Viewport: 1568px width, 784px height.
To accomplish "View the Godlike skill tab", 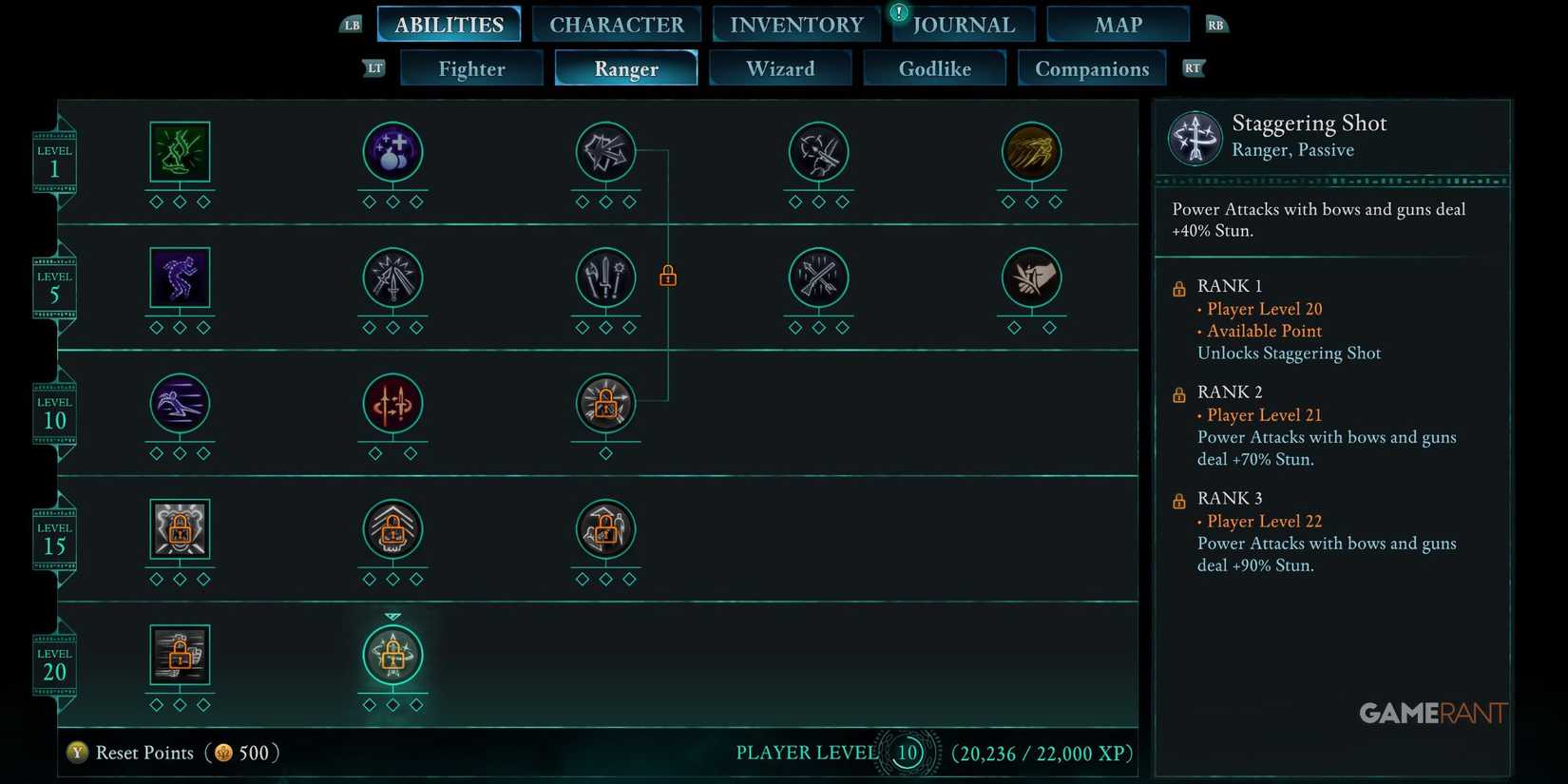I will tap(934, 67).
